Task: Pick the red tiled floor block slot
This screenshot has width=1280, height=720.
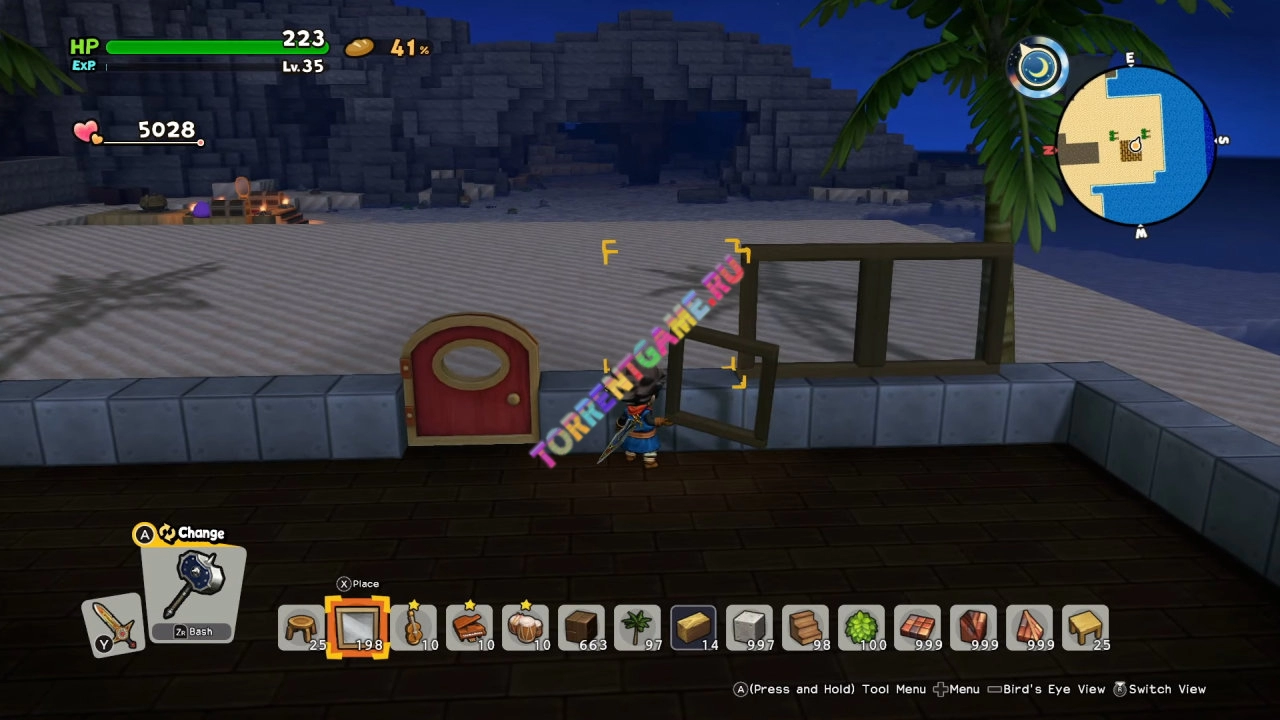Action: click(x=917, y=629)
